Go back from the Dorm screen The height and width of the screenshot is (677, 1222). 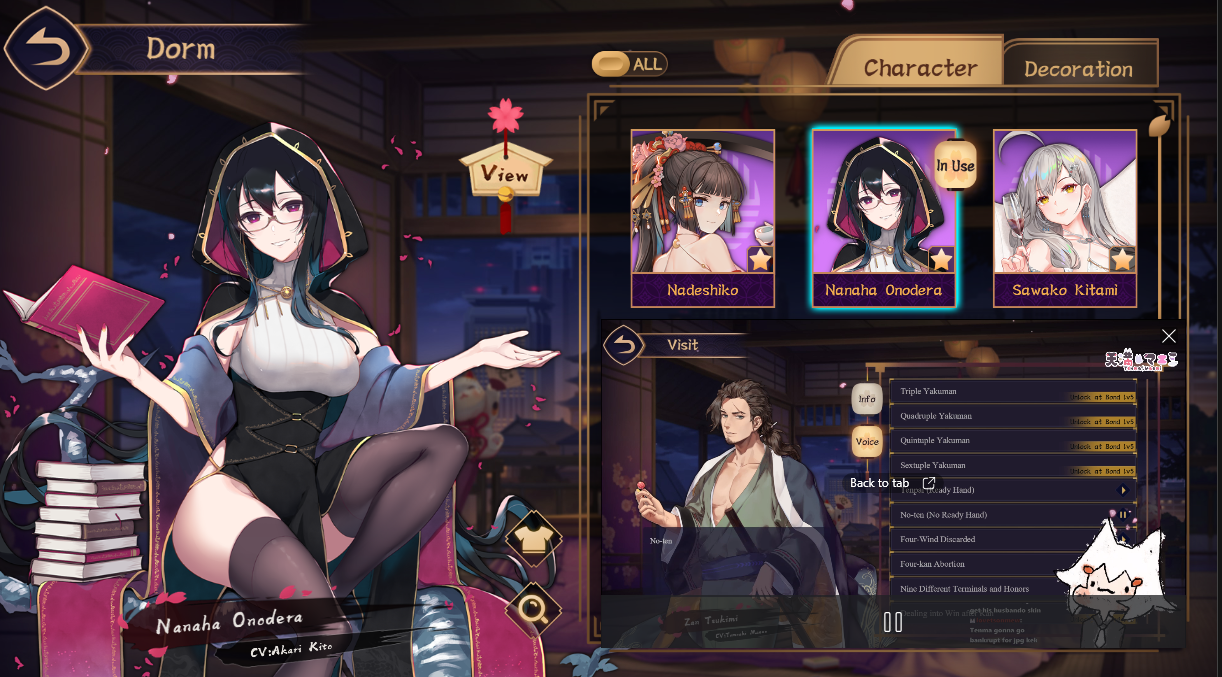pos(44,48)
